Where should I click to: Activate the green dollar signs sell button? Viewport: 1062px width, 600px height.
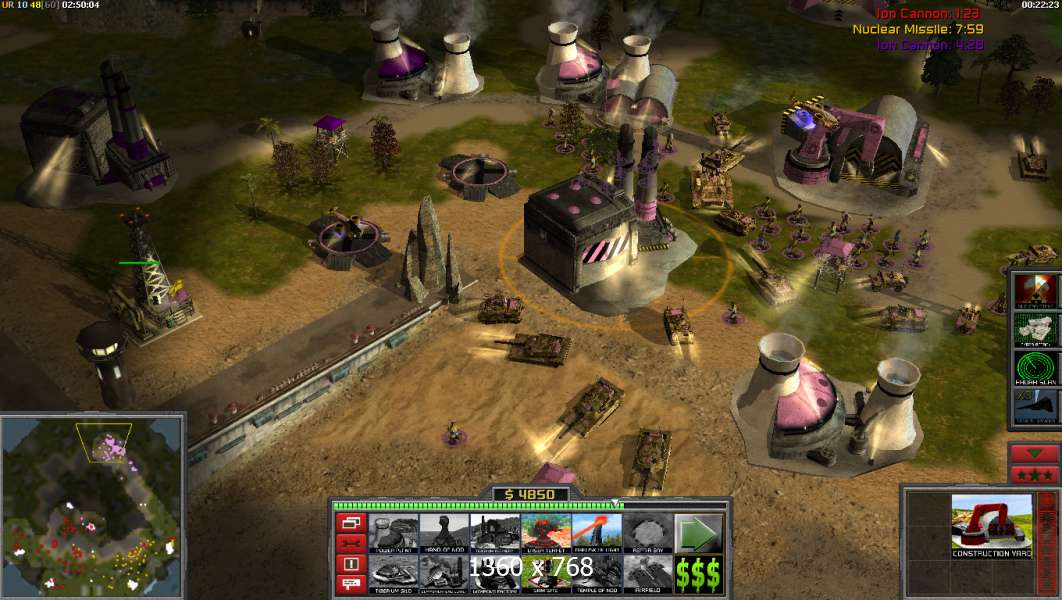point(699,572)
